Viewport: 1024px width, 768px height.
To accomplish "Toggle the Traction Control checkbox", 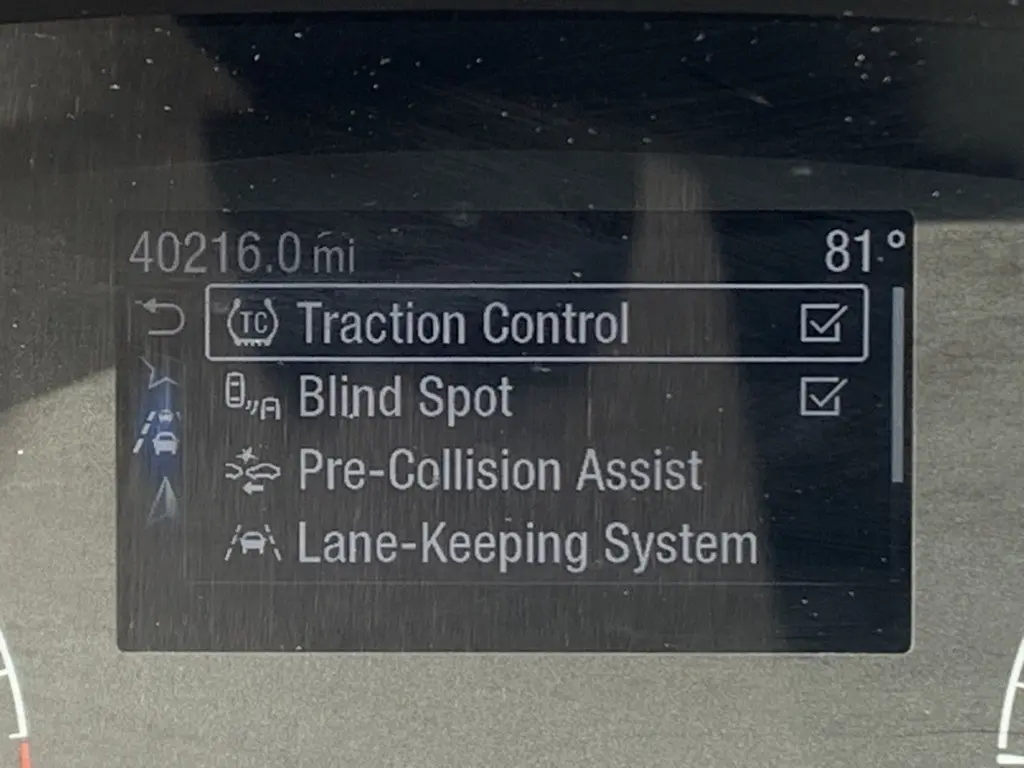I will point(824,323).
